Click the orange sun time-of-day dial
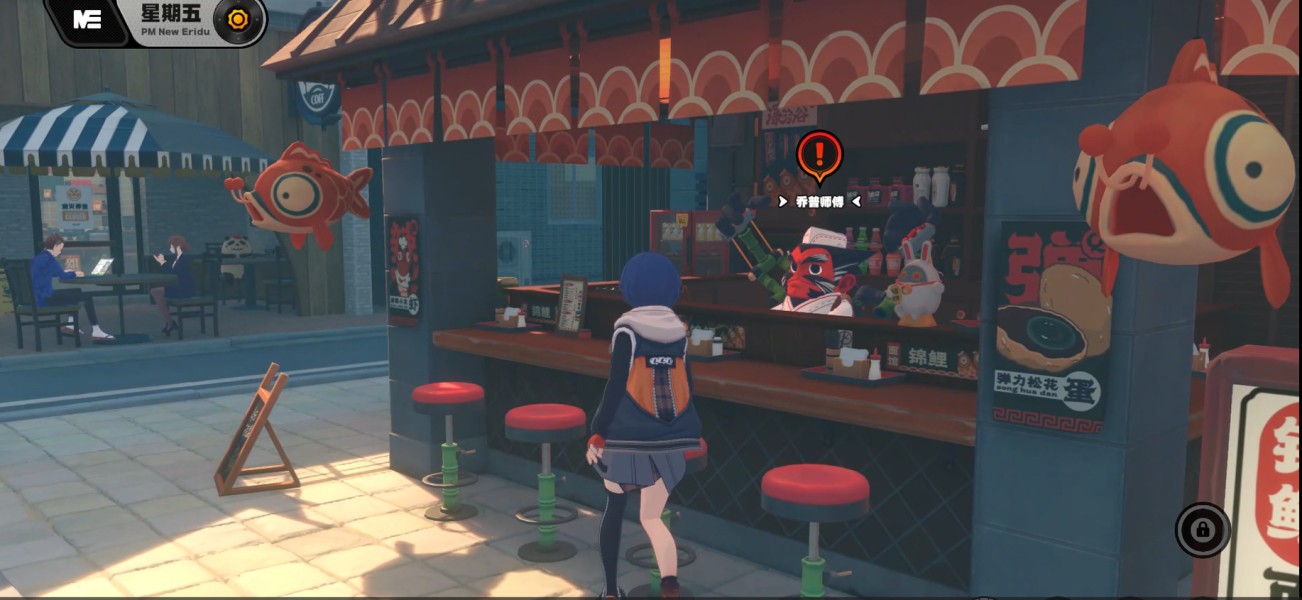The image size is (1302, 600). [x=238, y=19]
